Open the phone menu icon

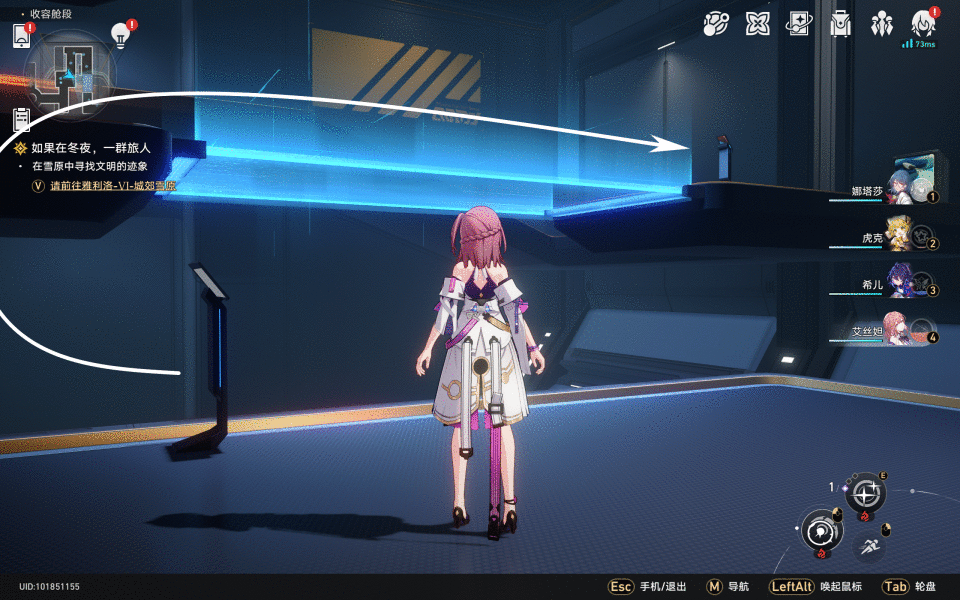[x=22, y=36]
